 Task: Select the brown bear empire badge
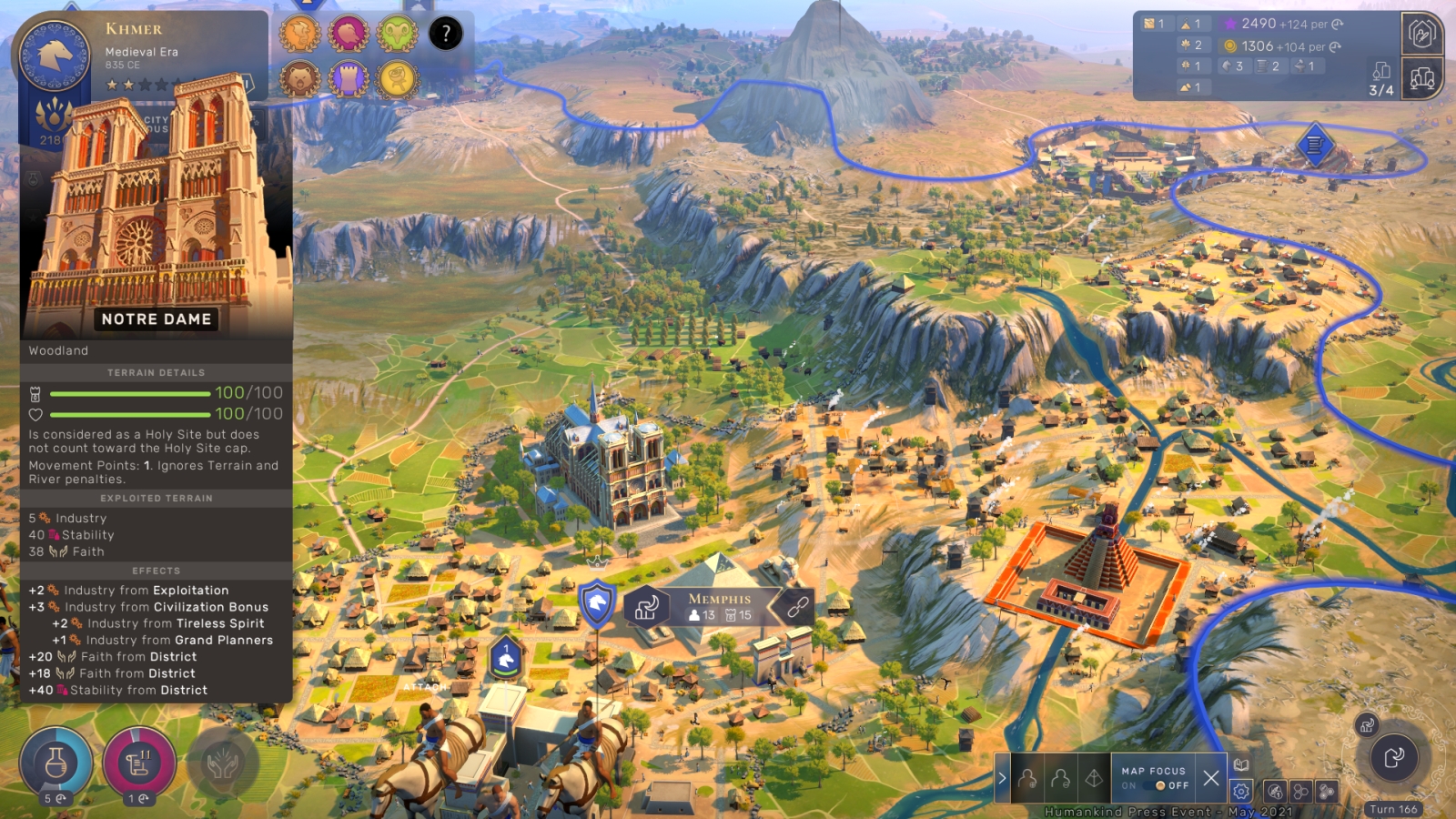pyautogui.click(x=299, y=79)
